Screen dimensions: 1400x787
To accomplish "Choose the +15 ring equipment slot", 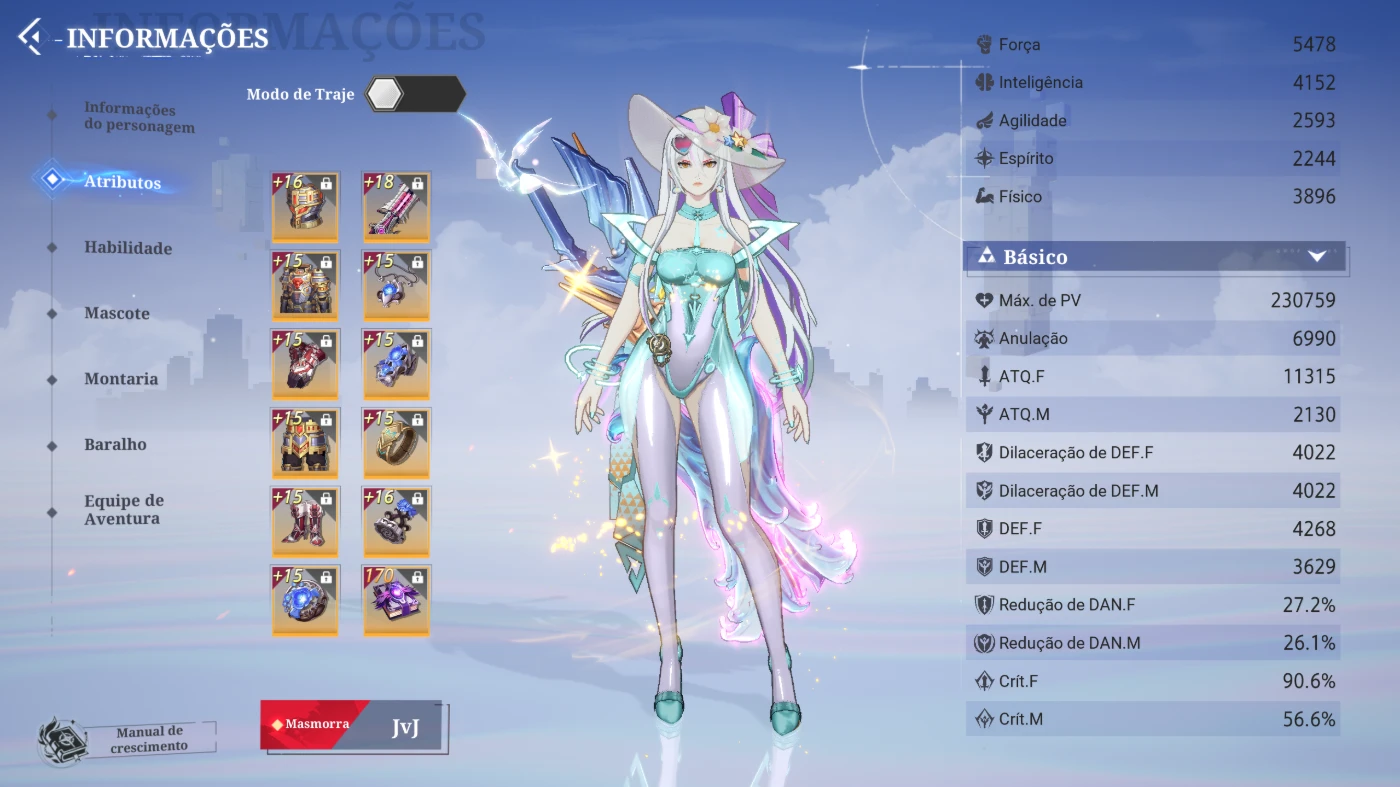I will [396, 442].
